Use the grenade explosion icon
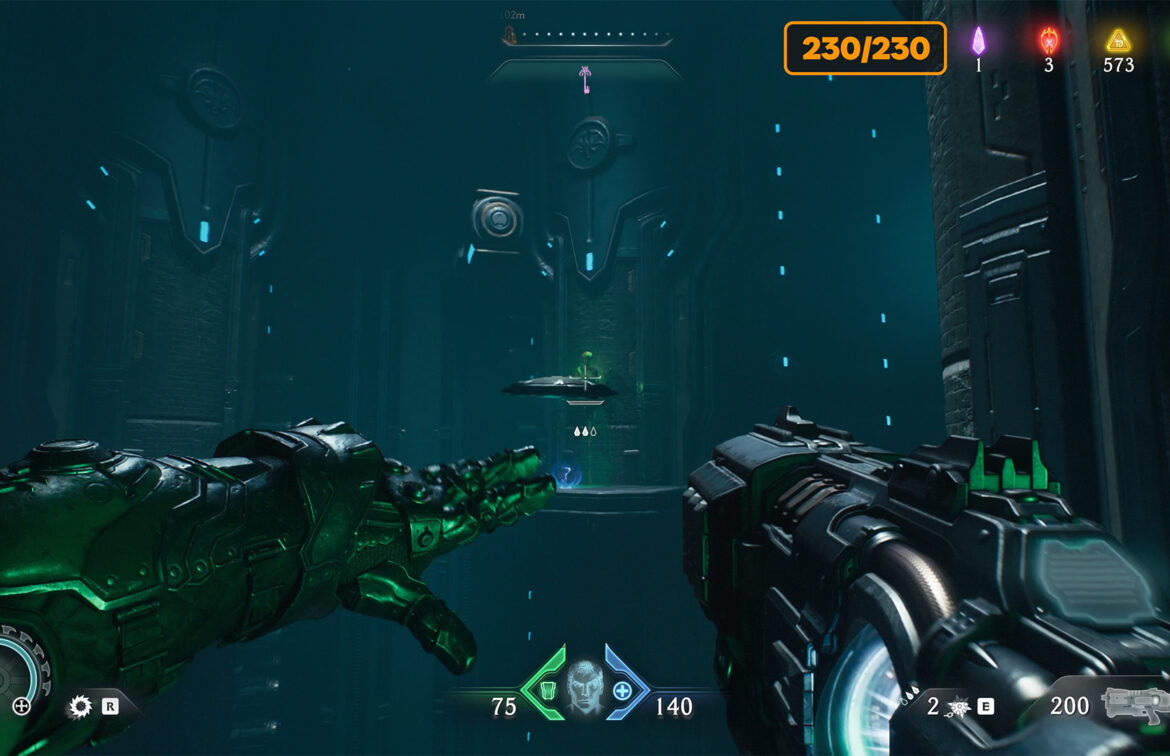Image resolution: width=1170 pixels, height=756 pixels. 957,708
